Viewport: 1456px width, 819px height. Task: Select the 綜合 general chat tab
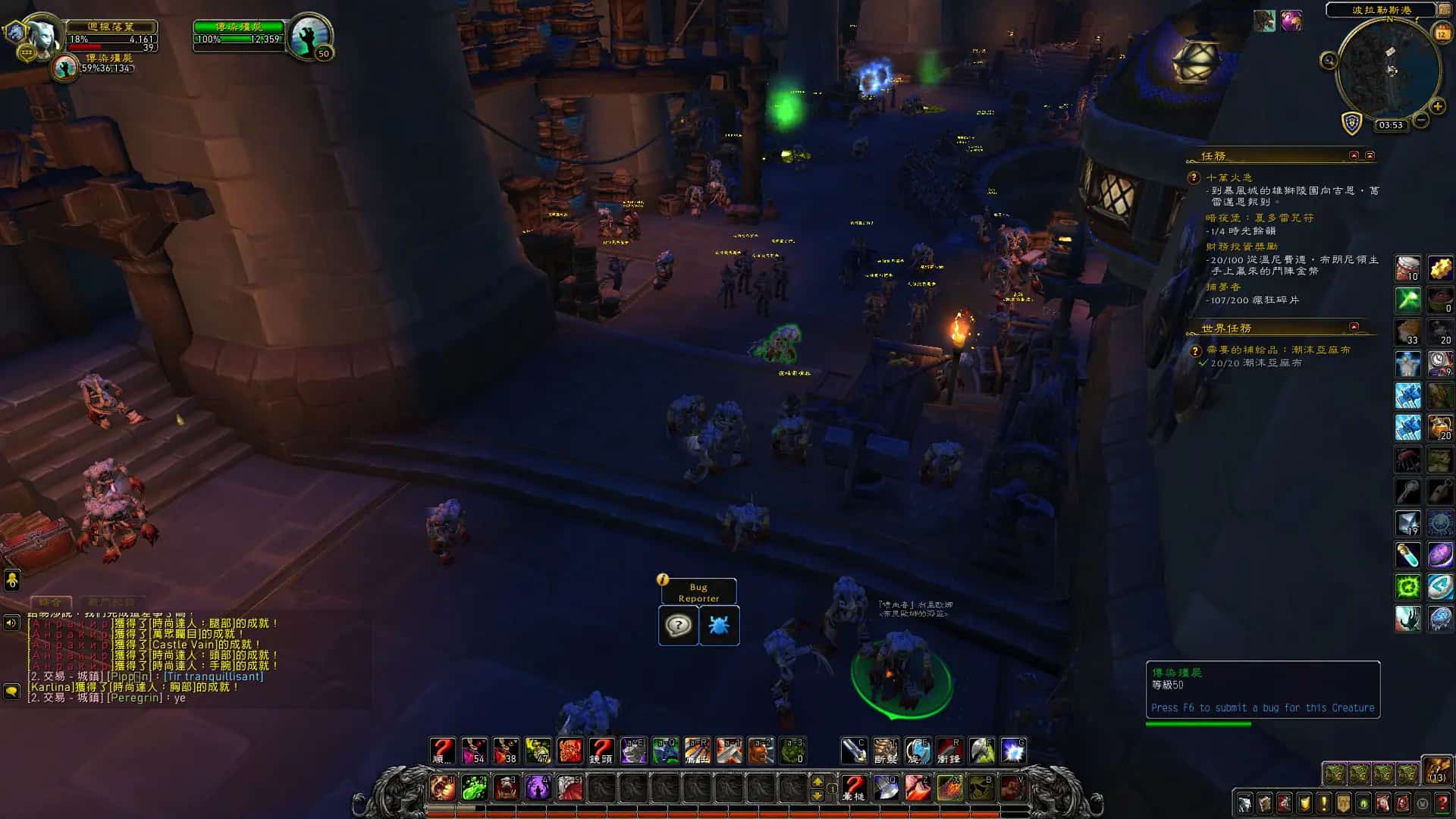(x=50, y=602)
